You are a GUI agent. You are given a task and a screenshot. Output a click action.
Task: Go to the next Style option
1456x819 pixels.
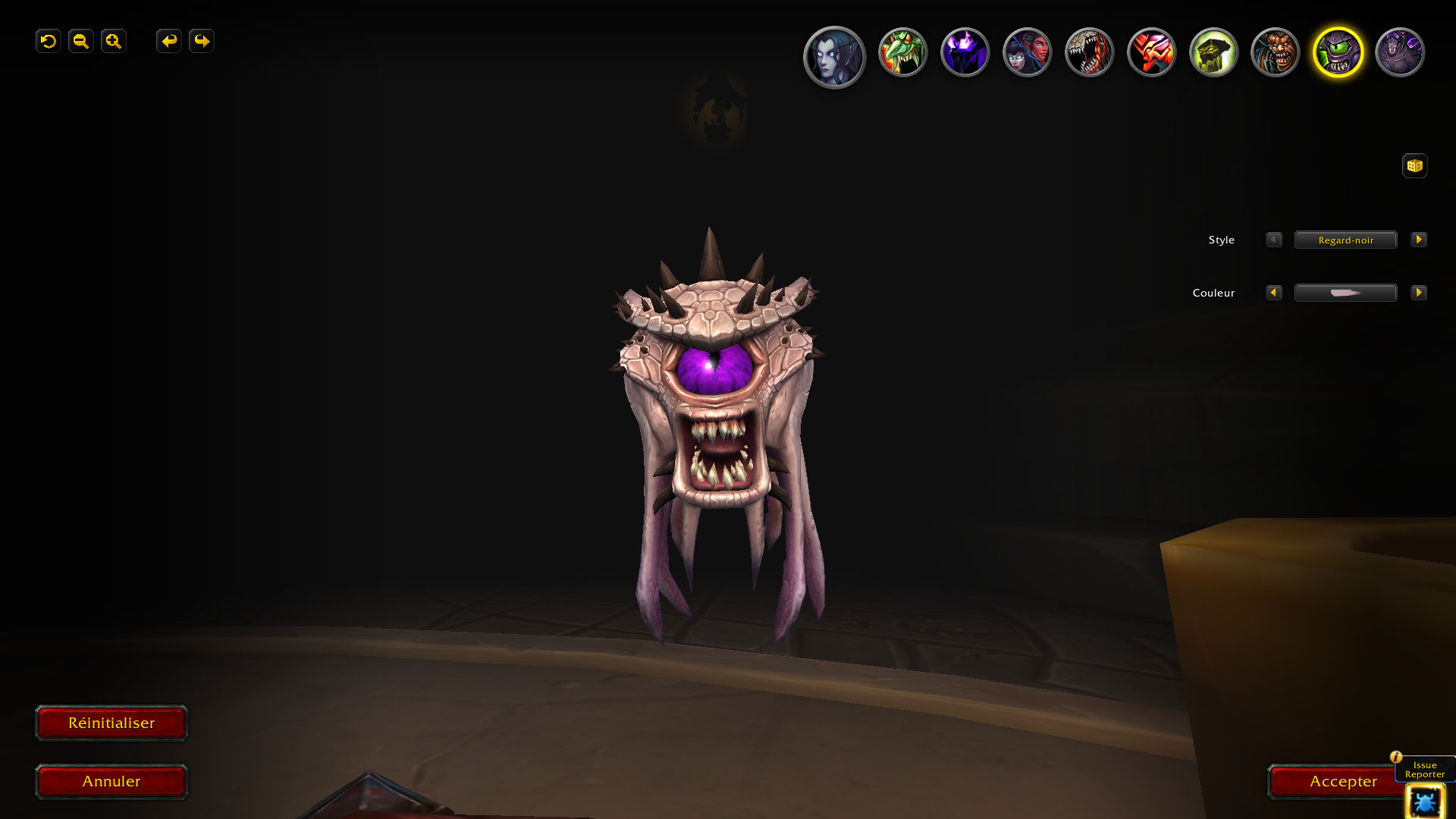1418,240
